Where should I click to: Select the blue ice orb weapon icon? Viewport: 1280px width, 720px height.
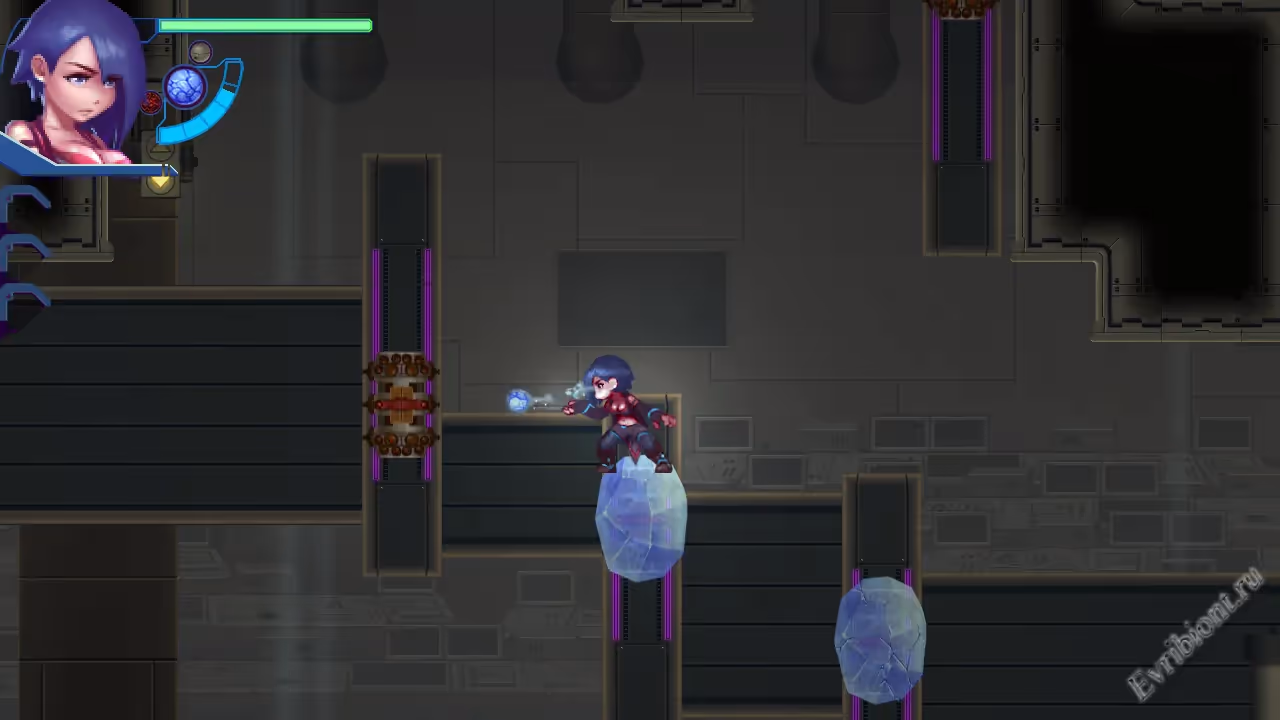click(185, 88)
